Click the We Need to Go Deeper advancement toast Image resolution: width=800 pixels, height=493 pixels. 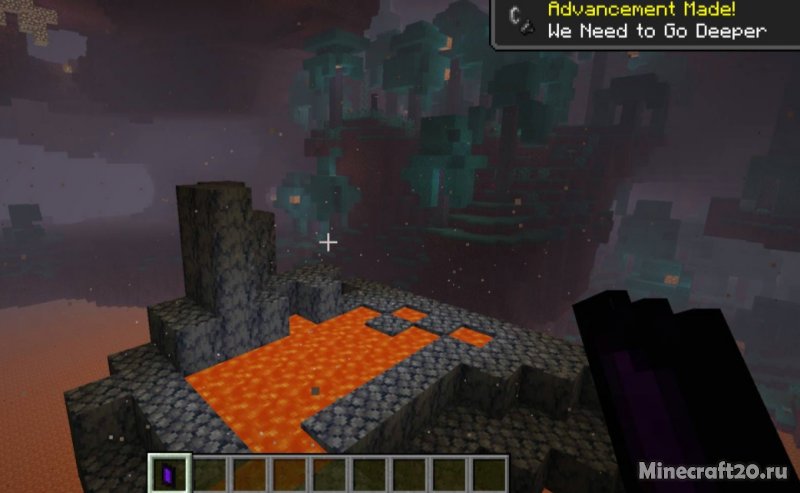pyautogui.click(x=645, y=22)
